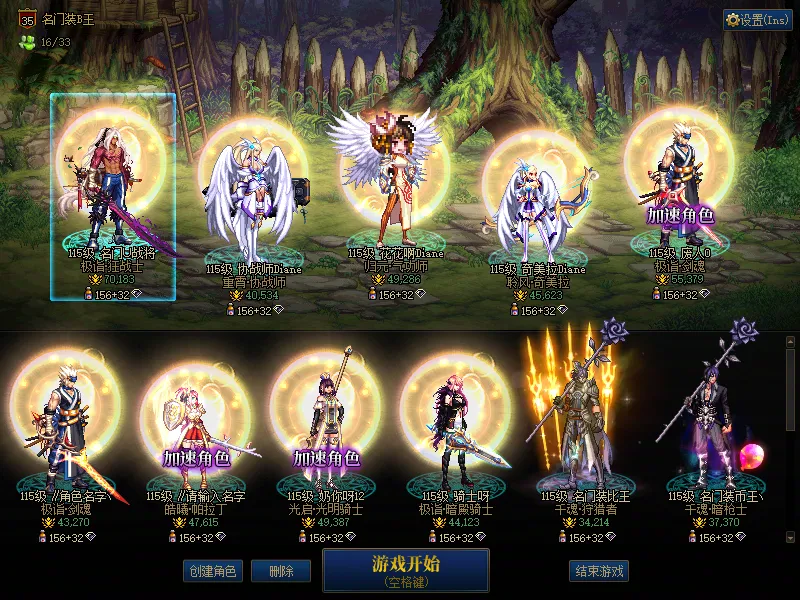Select the 极诣·暗殿骑士 character
This screenshot has width=800, height=600.
pyautogui.click(x=456, y=435)
